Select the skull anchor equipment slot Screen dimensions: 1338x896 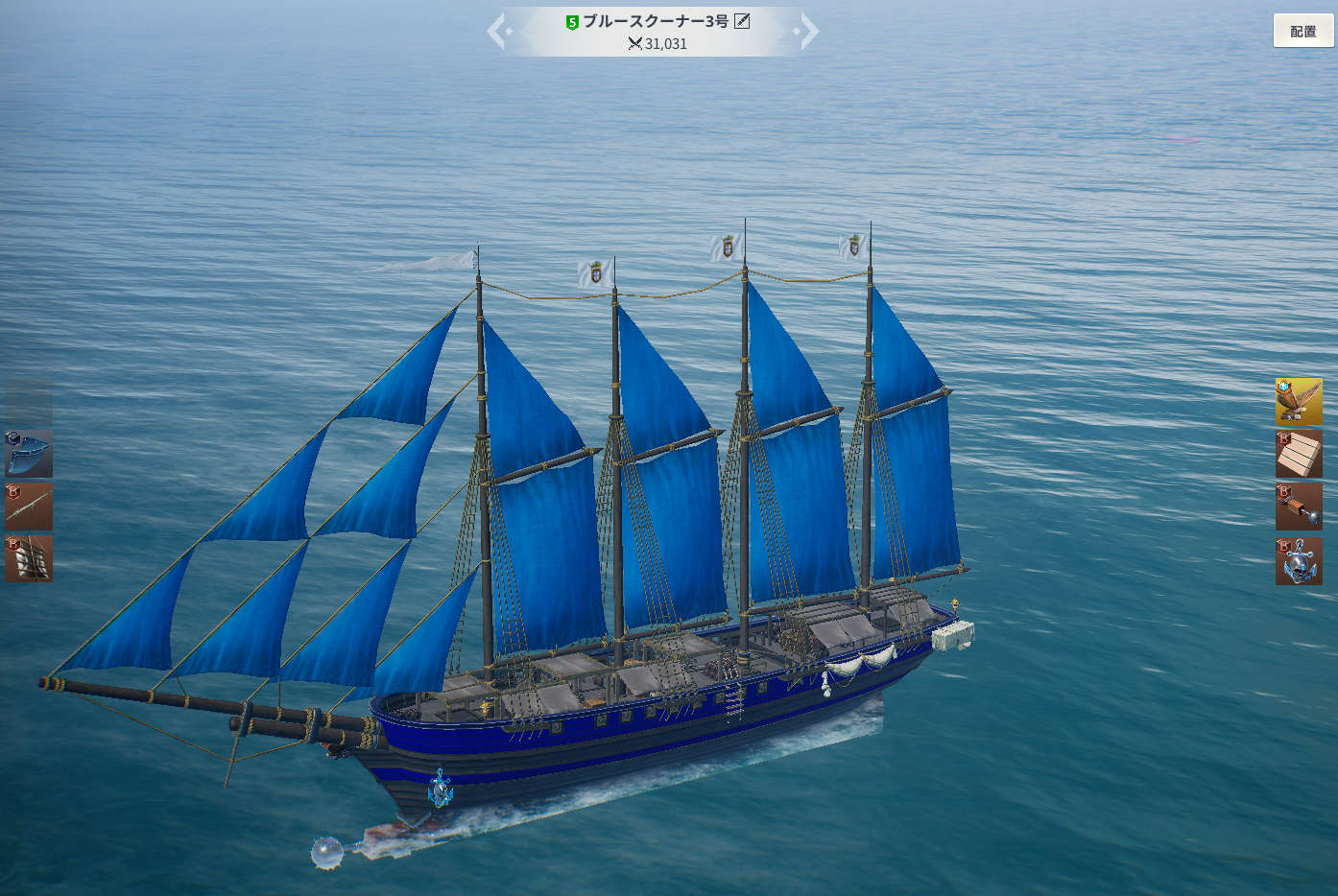coord(1299,560)
